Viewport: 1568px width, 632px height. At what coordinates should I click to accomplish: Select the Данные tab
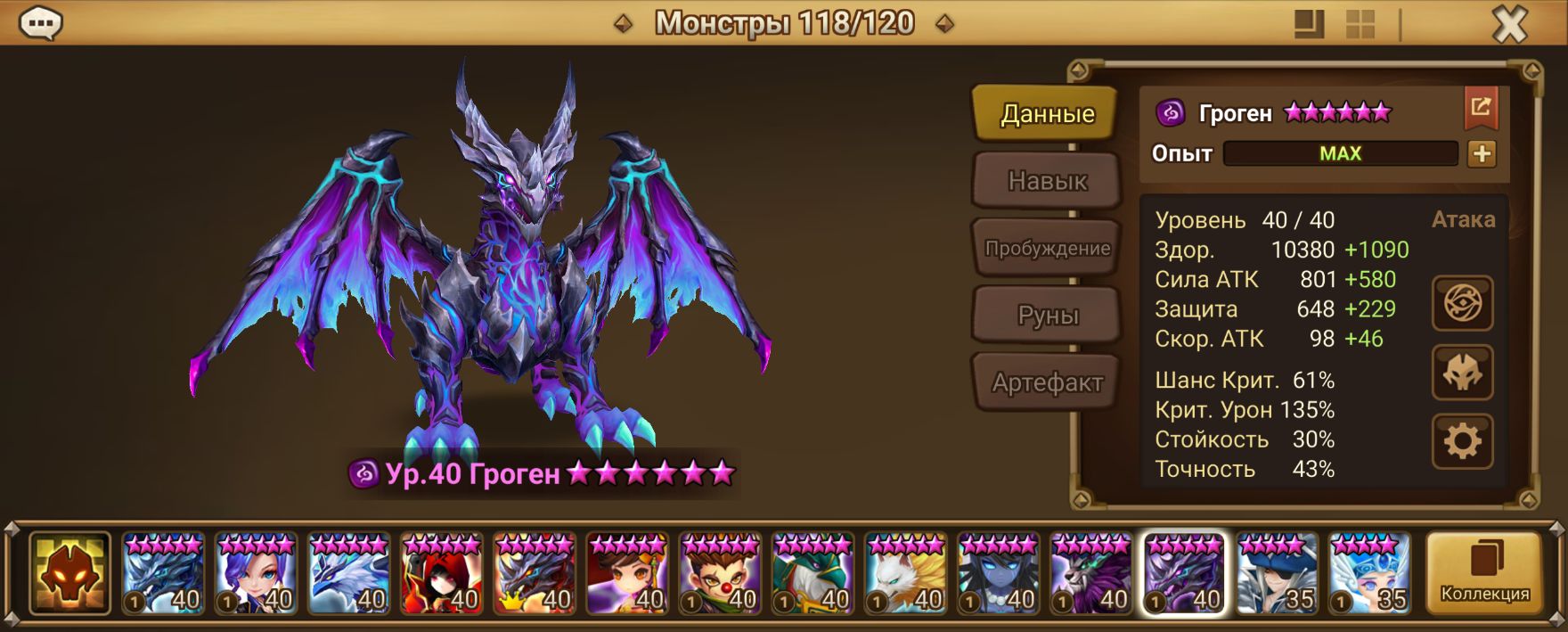[1047, 113]
